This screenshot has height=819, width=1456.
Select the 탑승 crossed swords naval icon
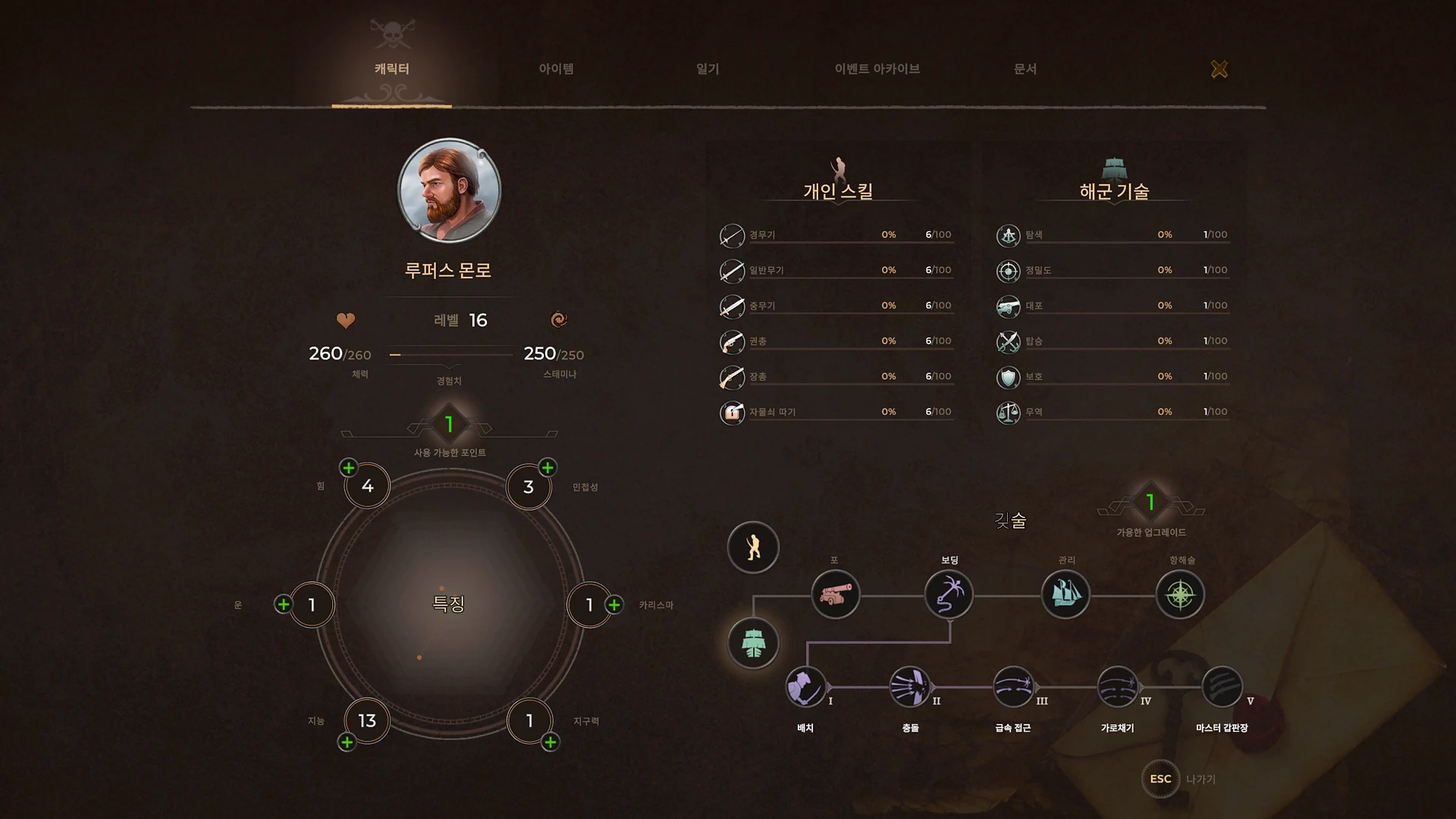(1009, 341)
